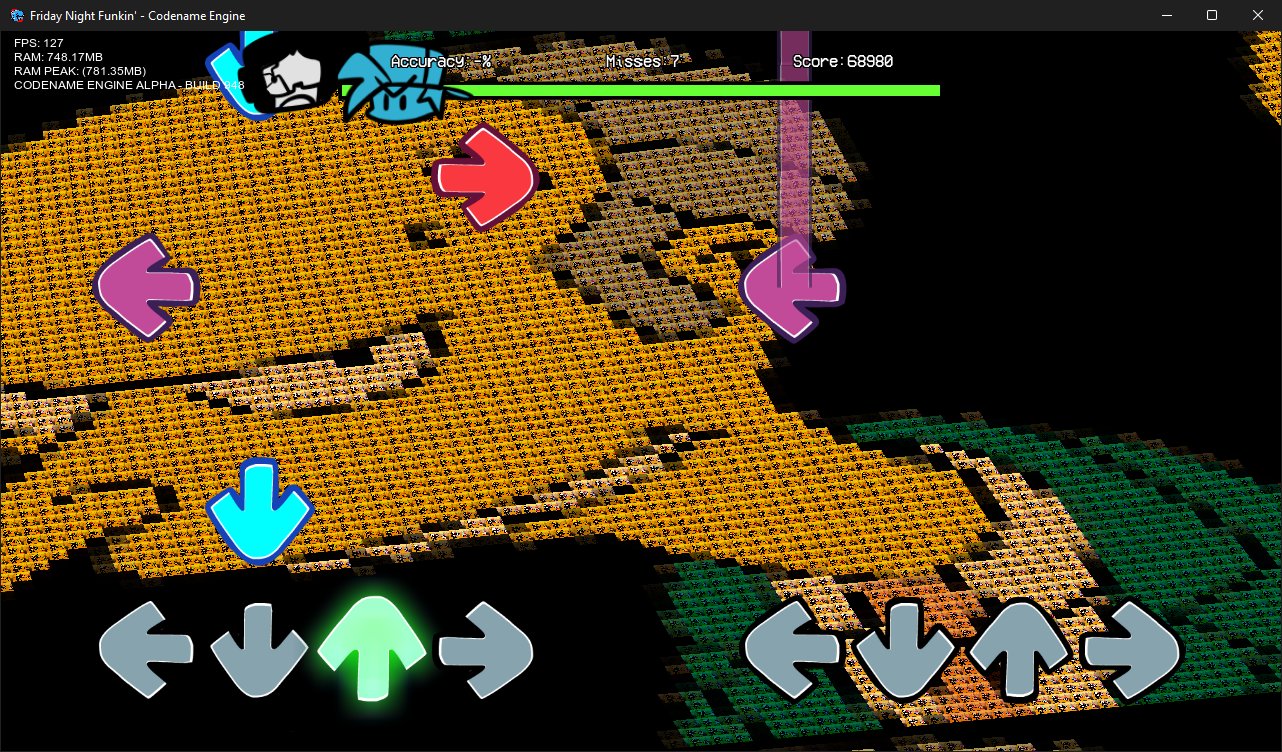
Task: Click the Friday Night Funkin' title bar icon
Action: (x=14, y=15)
